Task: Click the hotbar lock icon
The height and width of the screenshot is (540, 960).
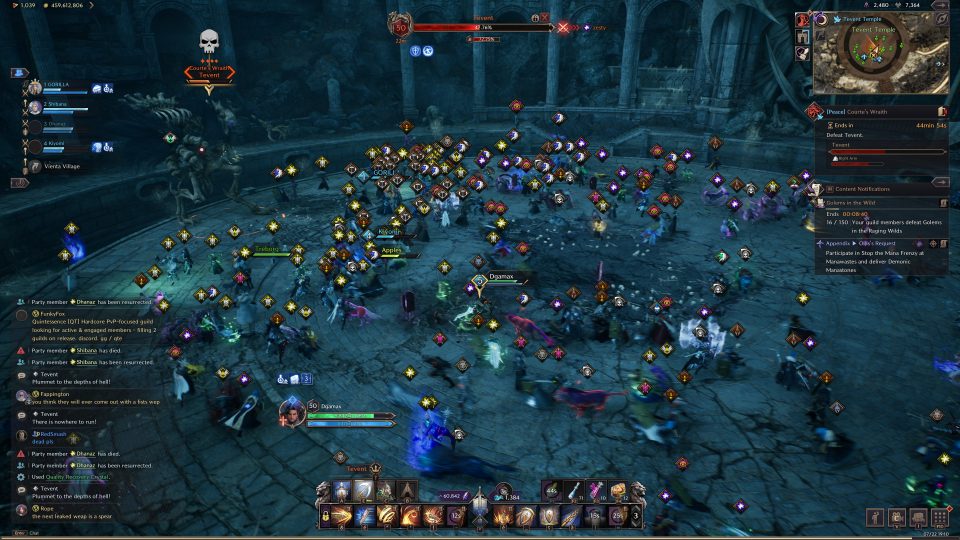Action: (x=326, y=516)
